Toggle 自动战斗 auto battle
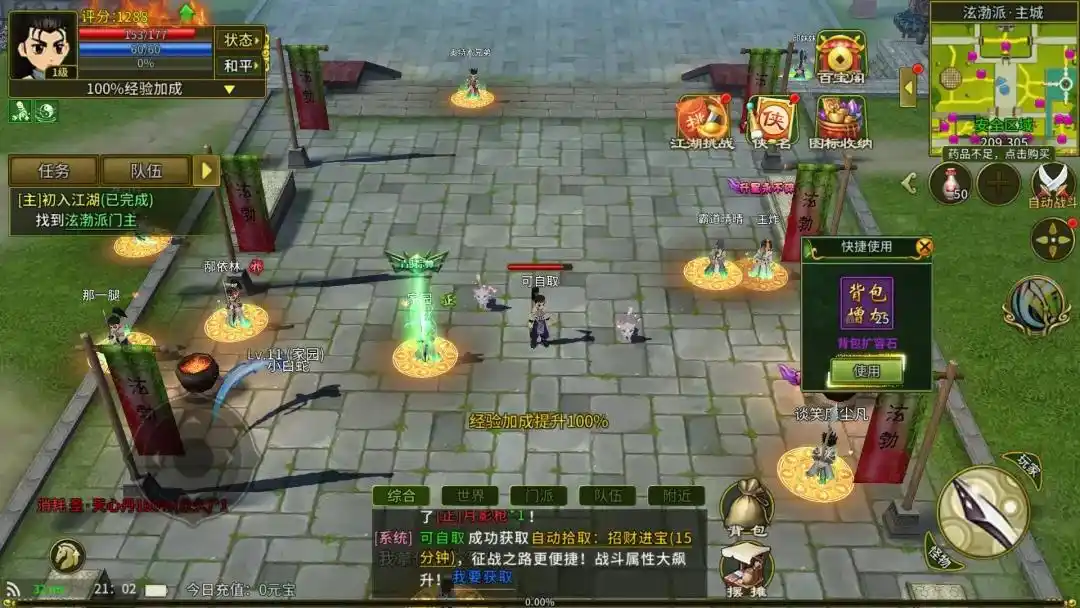This screenshot has height=608, width=1080. pos(1052,184)
